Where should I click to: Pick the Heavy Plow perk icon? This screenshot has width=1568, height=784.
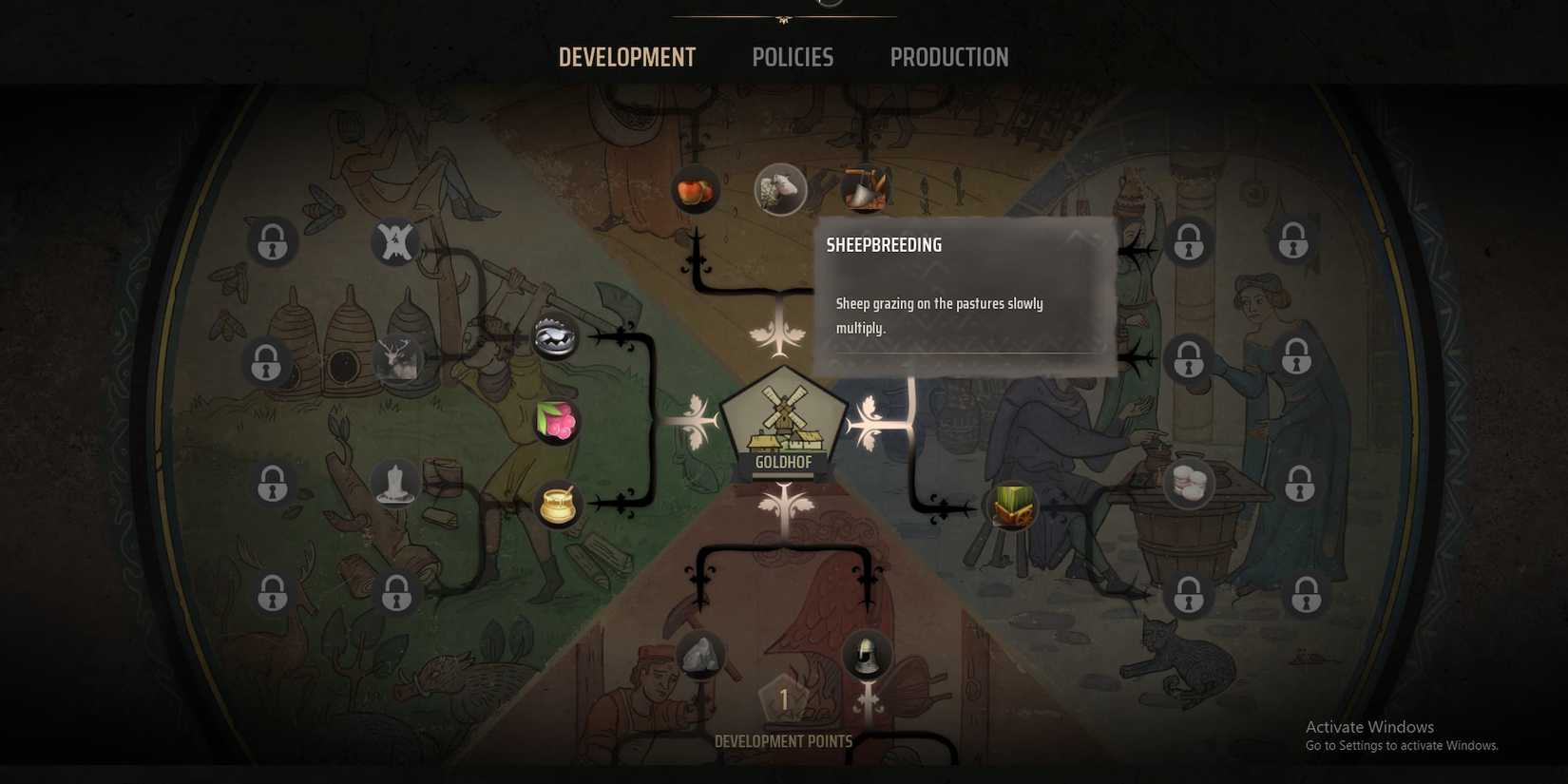pyautogui.click(x=865, y=187)
